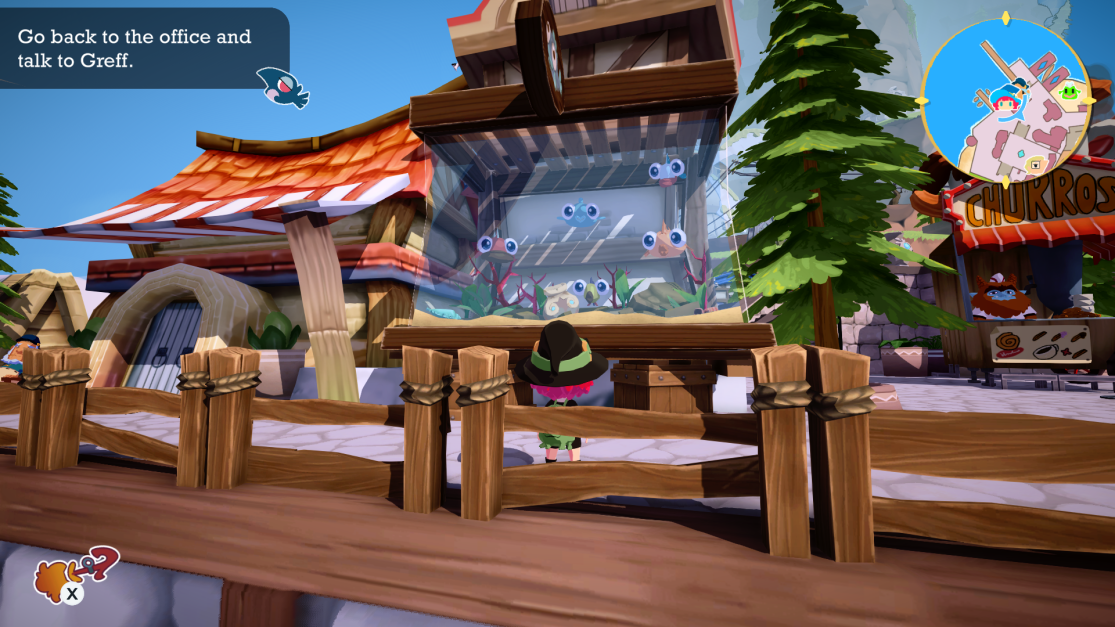Screen dimensions: 1115x627
Task: Open the circular minimap
Action: [1005, 100]
